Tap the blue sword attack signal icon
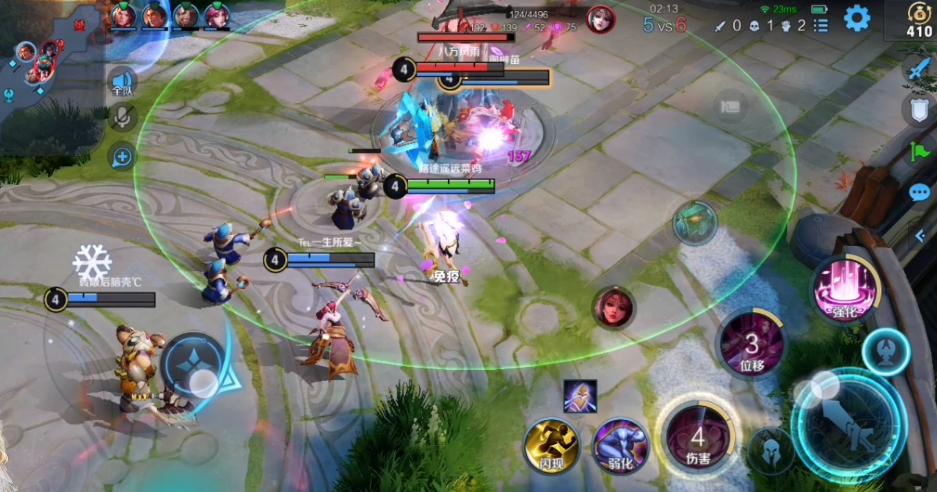Screen dimensions: 937x492 (918, 69)
